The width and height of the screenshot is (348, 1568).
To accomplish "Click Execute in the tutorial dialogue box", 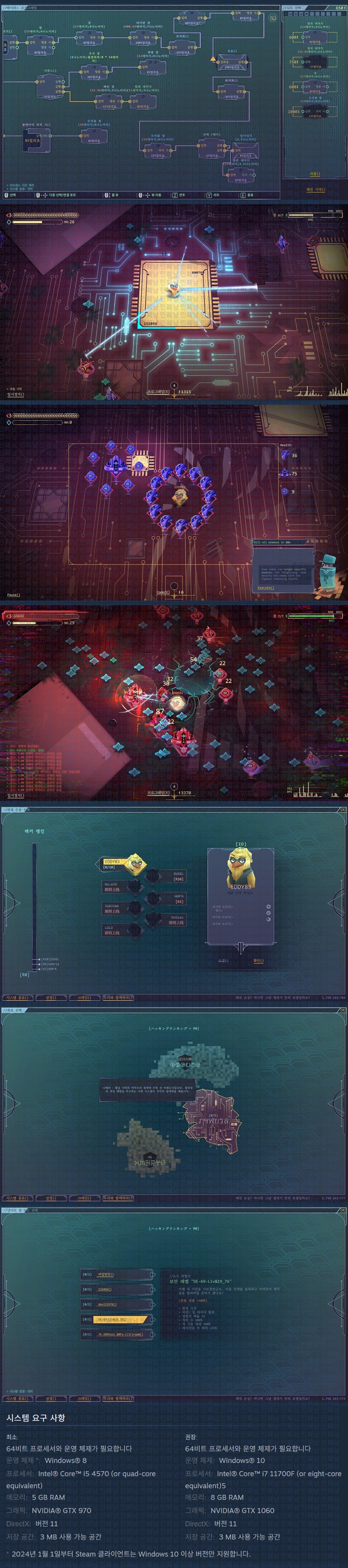I will tap(266, 588).
